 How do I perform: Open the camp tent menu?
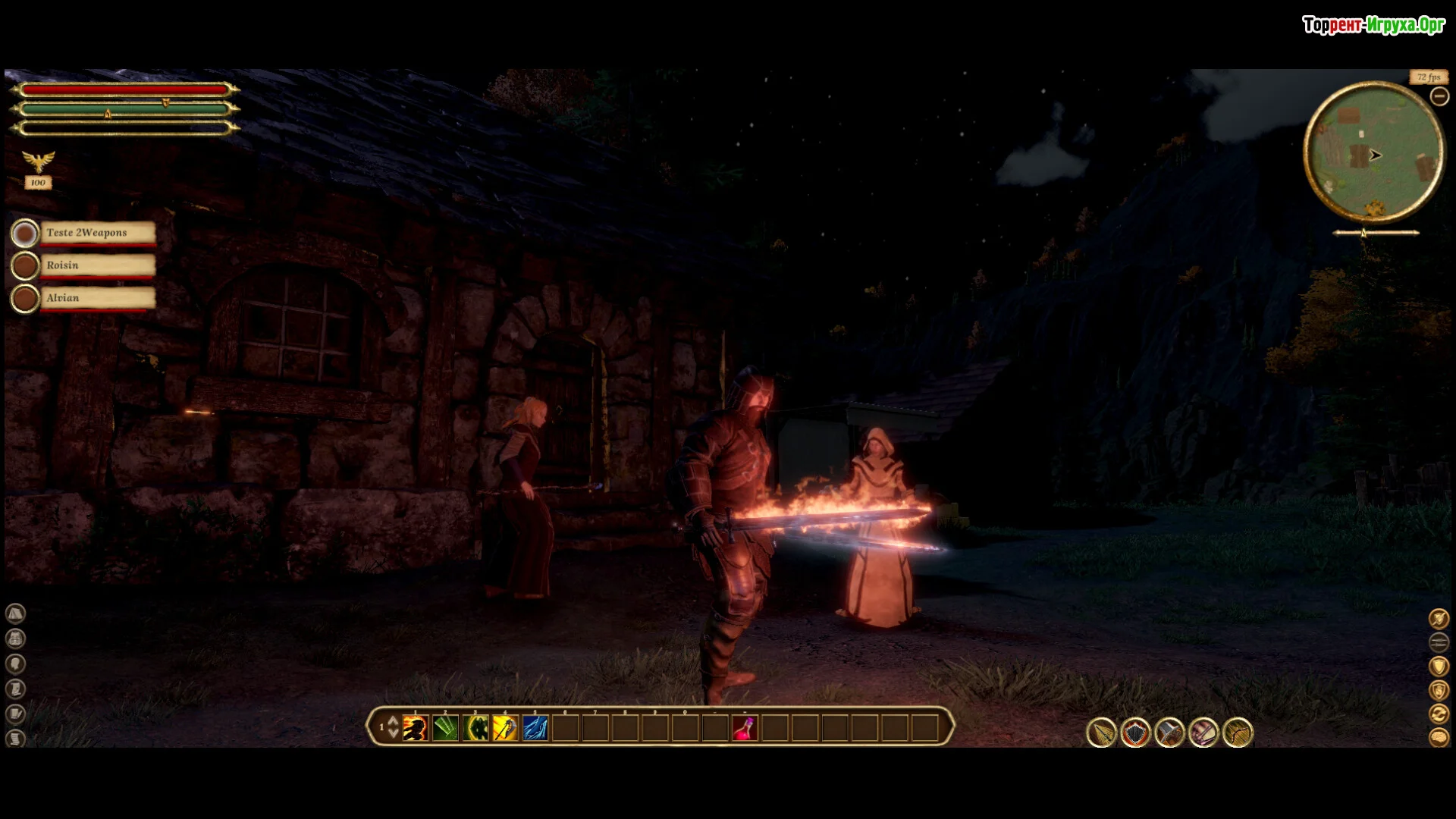coord(15,613)
